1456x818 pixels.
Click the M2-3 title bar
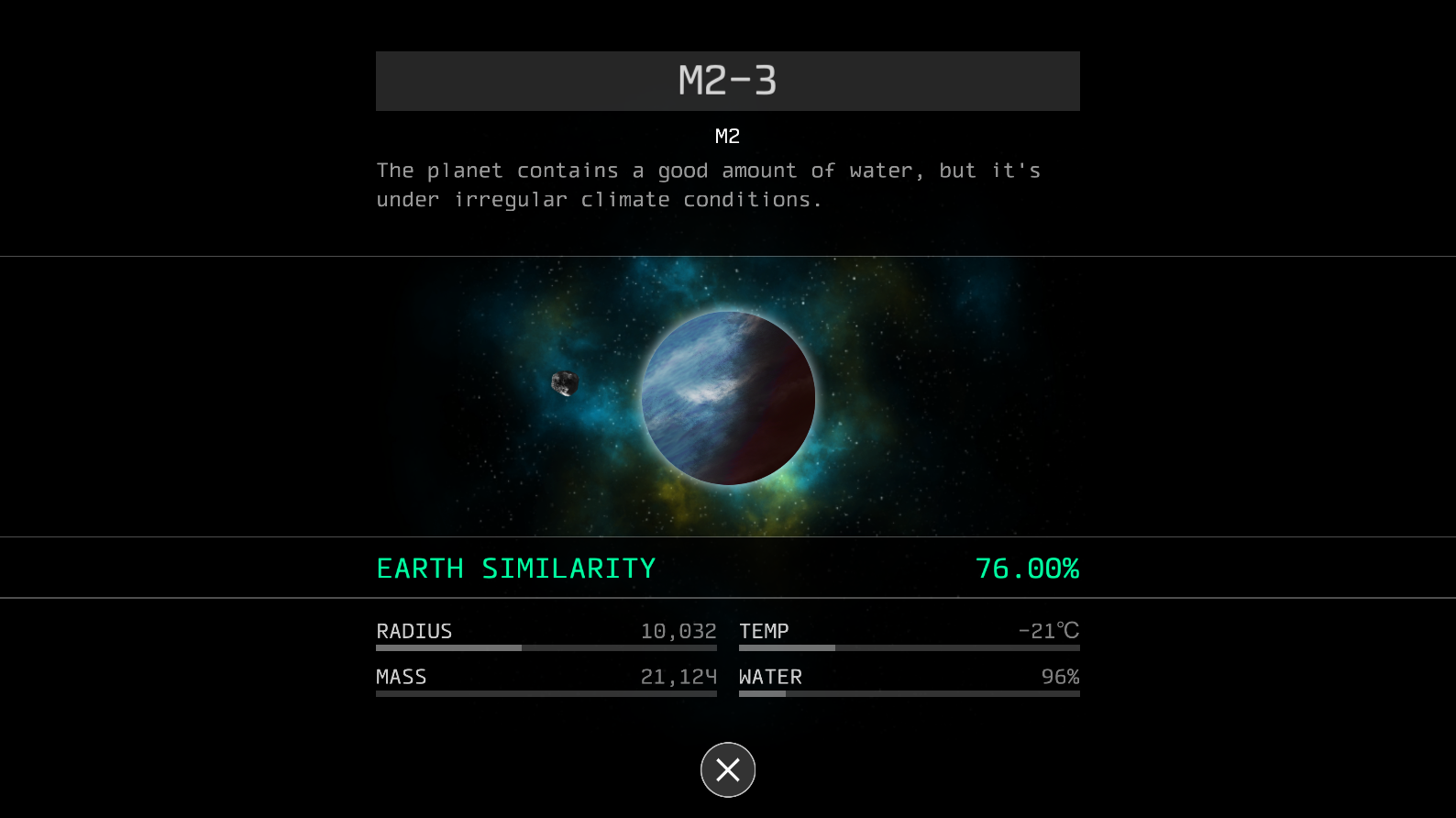727,81
